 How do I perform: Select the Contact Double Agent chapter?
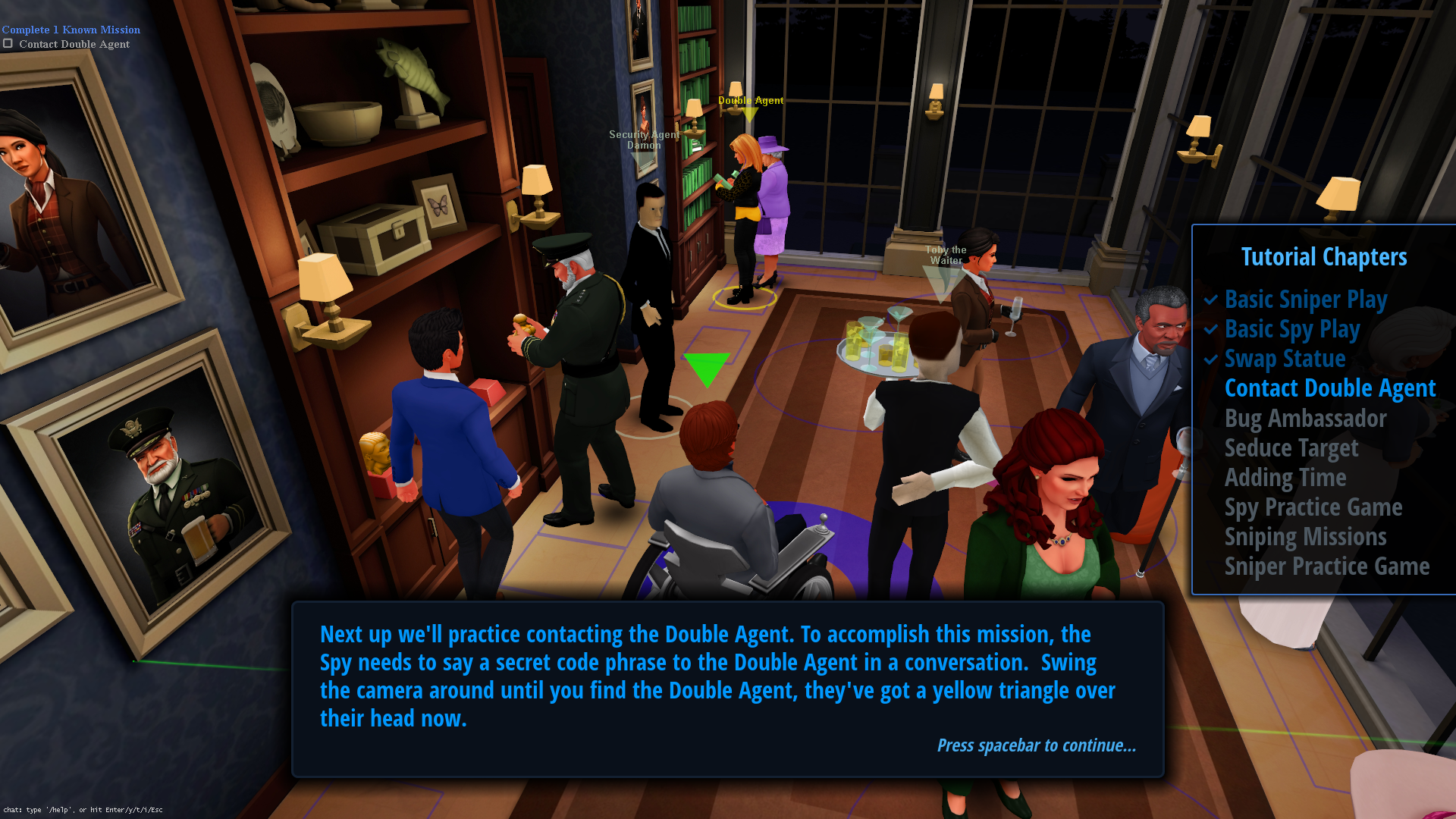1330,388
